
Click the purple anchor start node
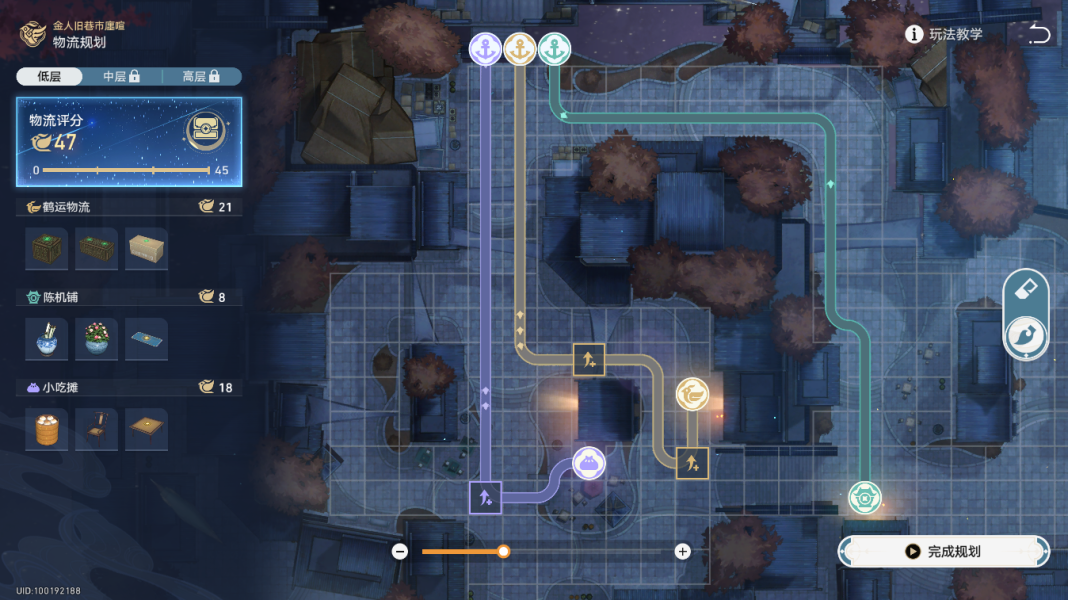click(x=485, y=50)
